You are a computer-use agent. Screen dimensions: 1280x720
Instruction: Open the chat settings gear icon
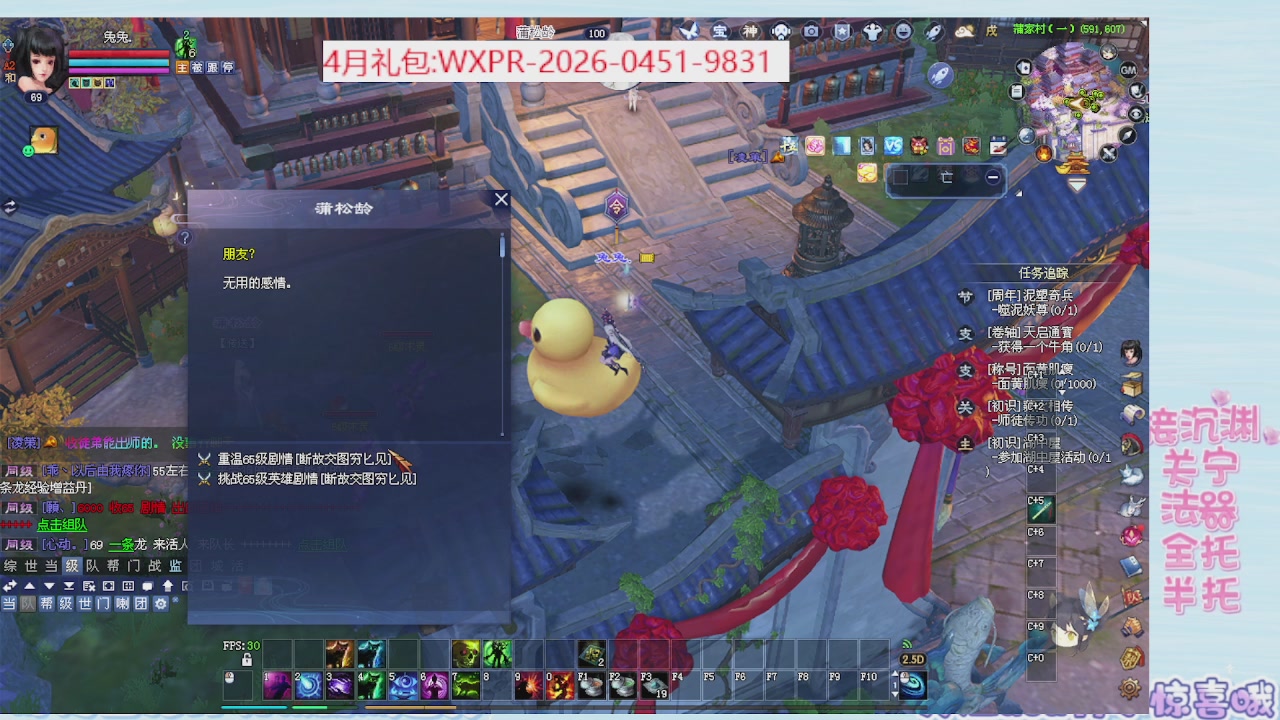(x=161, y=604)
